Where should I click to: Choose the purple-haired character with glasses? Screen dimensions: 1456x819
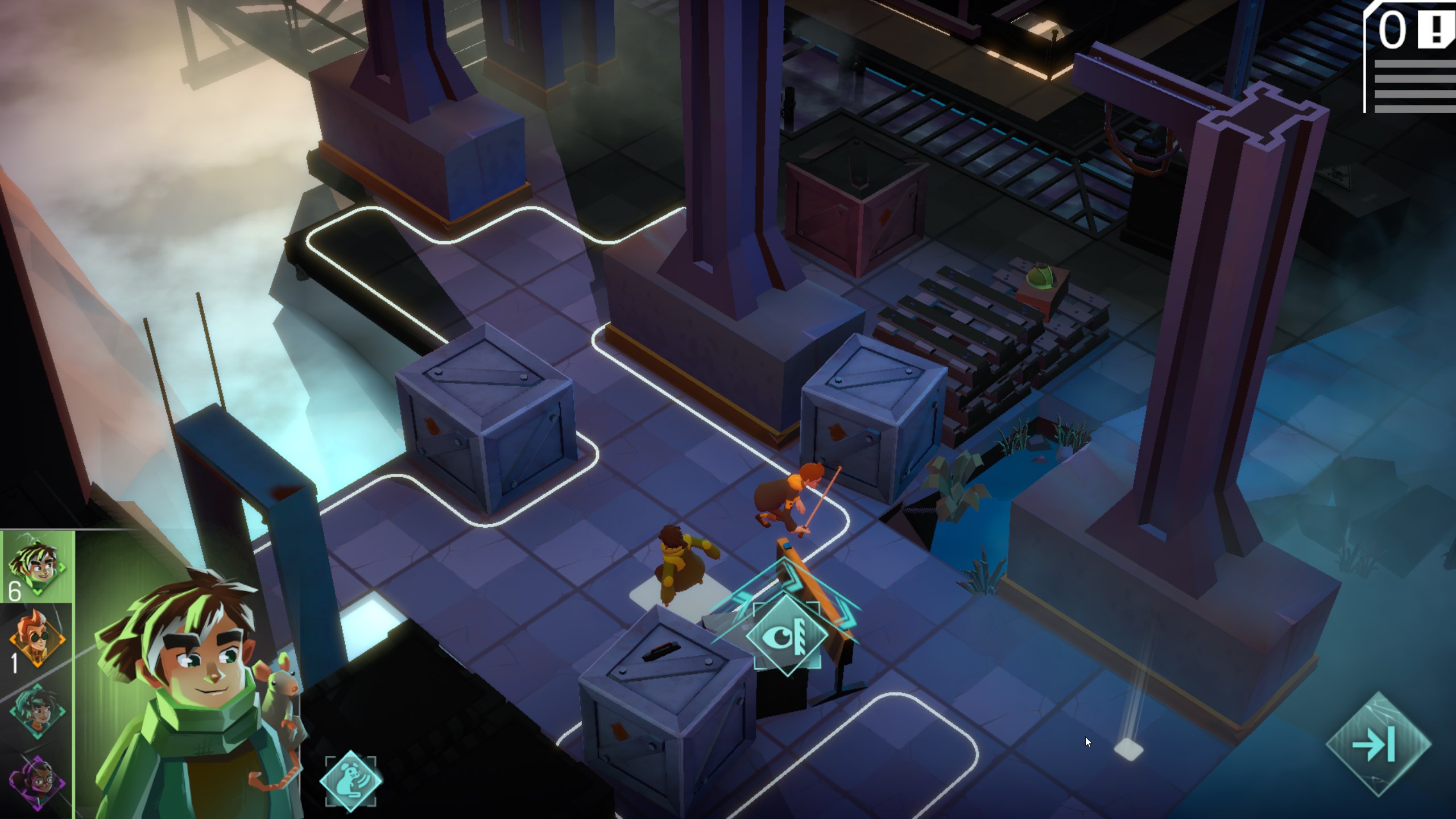[38, 781]
